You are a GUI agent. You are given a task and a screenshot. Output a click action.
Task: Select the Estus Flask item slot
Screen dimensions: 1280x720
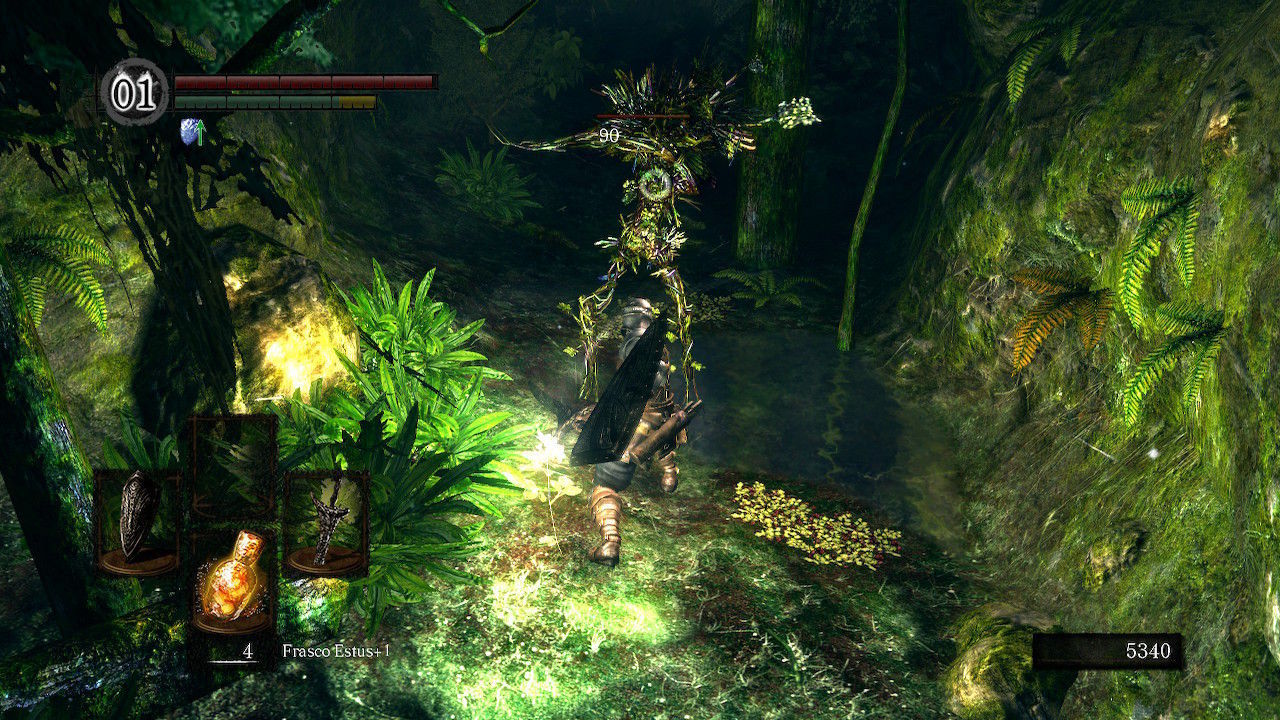pyautogui.click(x=232, y=580)
